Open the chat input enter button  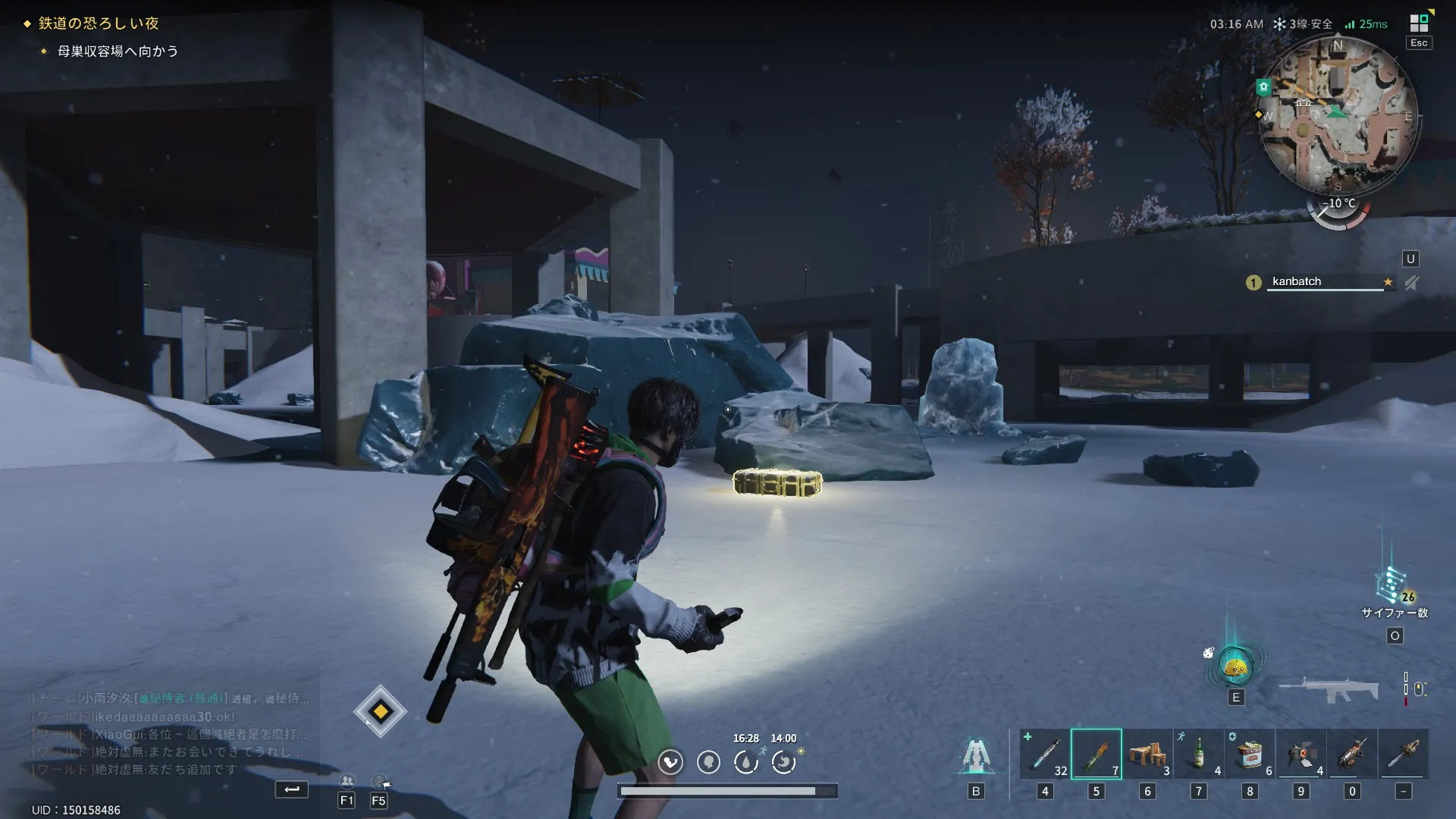tap(292, 789)
